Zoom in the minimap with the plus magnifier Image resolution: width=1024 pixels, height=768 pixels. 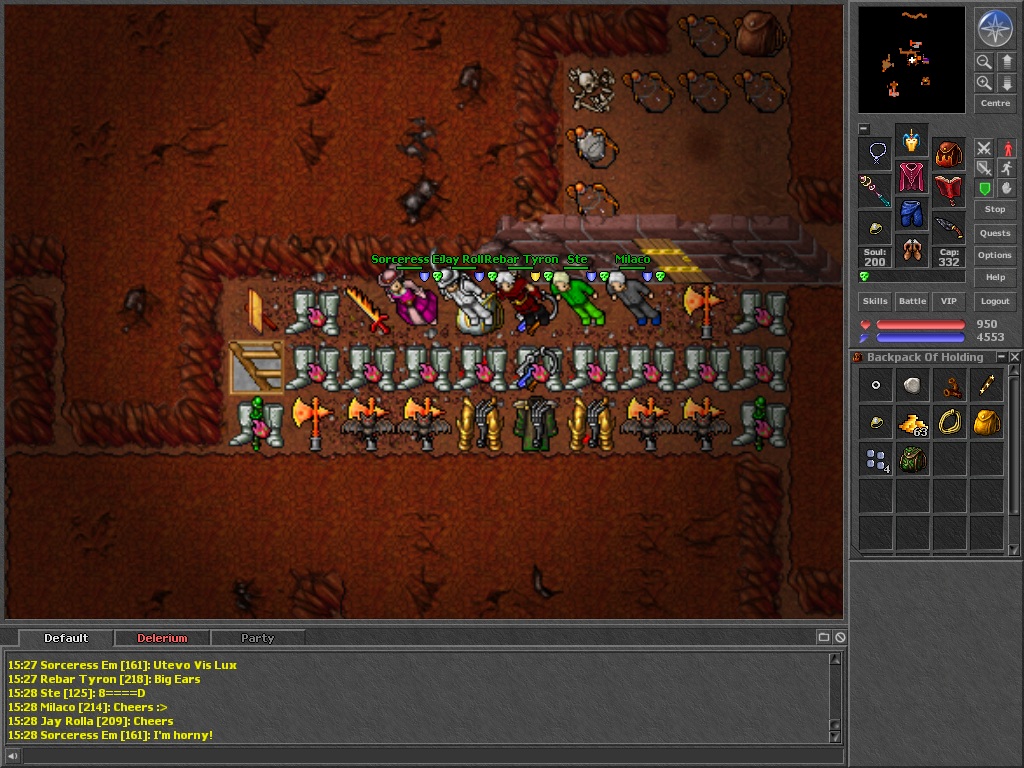point(984,83)
